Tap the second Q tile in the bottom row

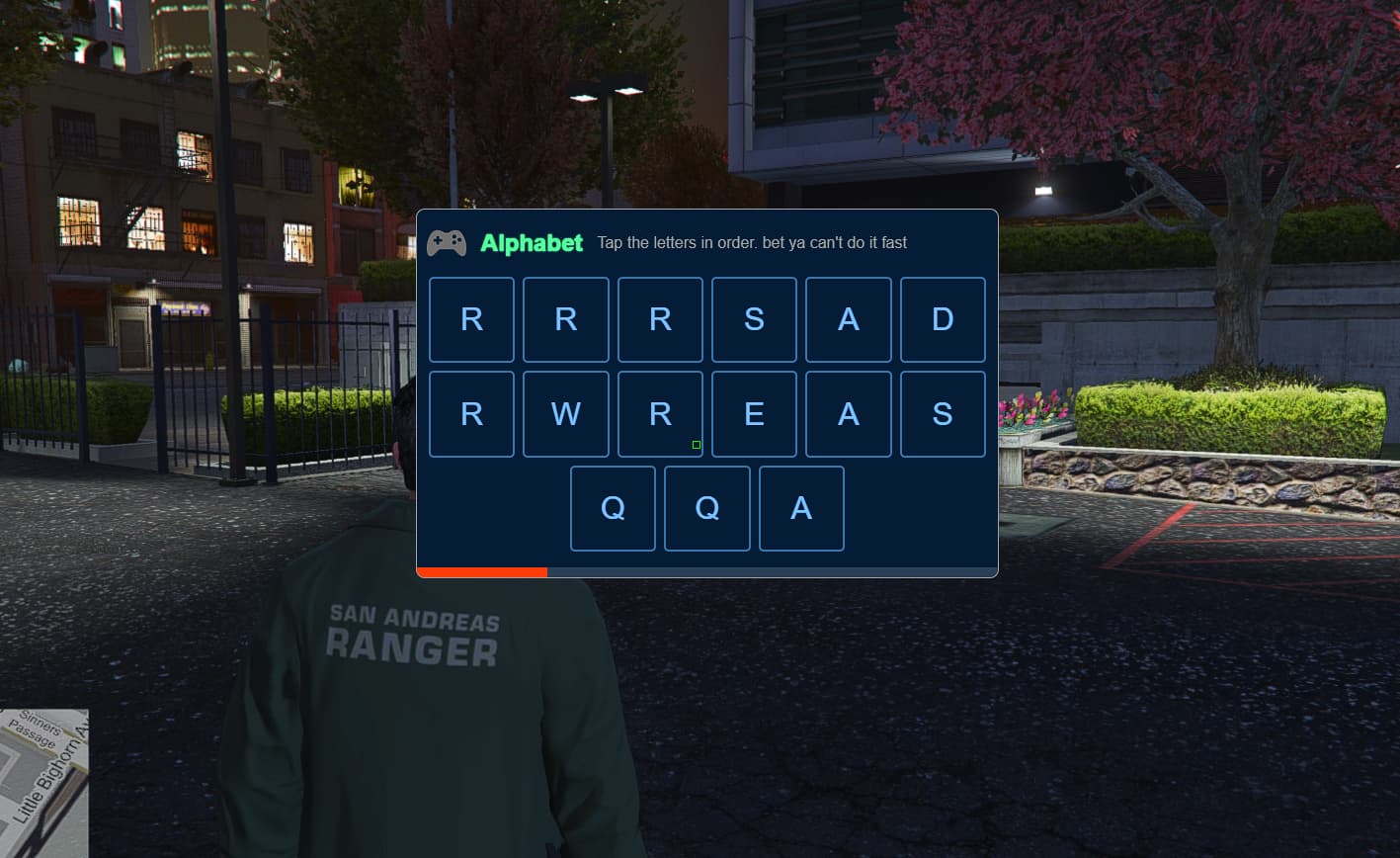pos(706,508)
